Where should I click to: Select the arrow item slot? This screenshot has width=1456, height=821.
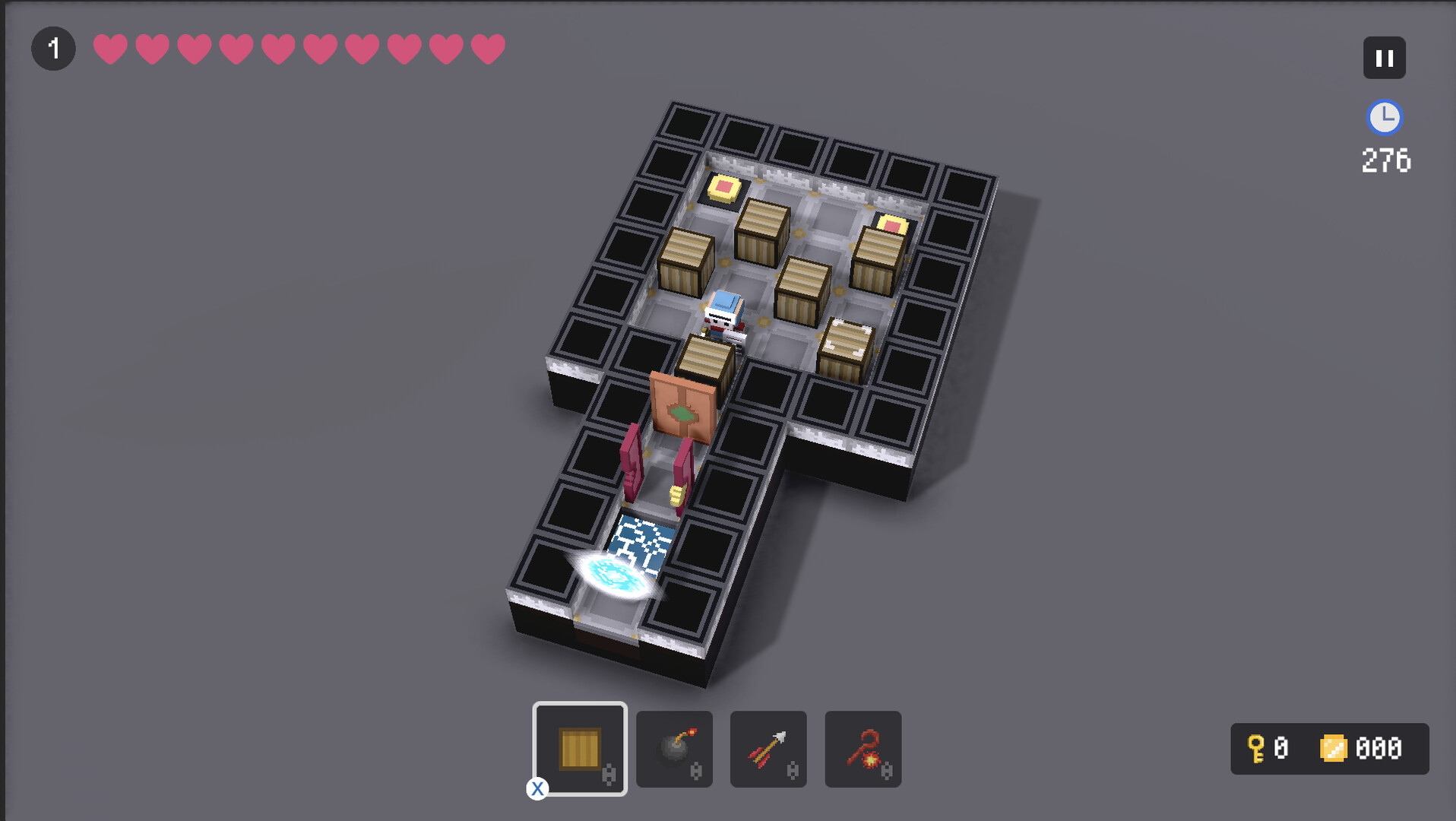click(x=768, y=749)
